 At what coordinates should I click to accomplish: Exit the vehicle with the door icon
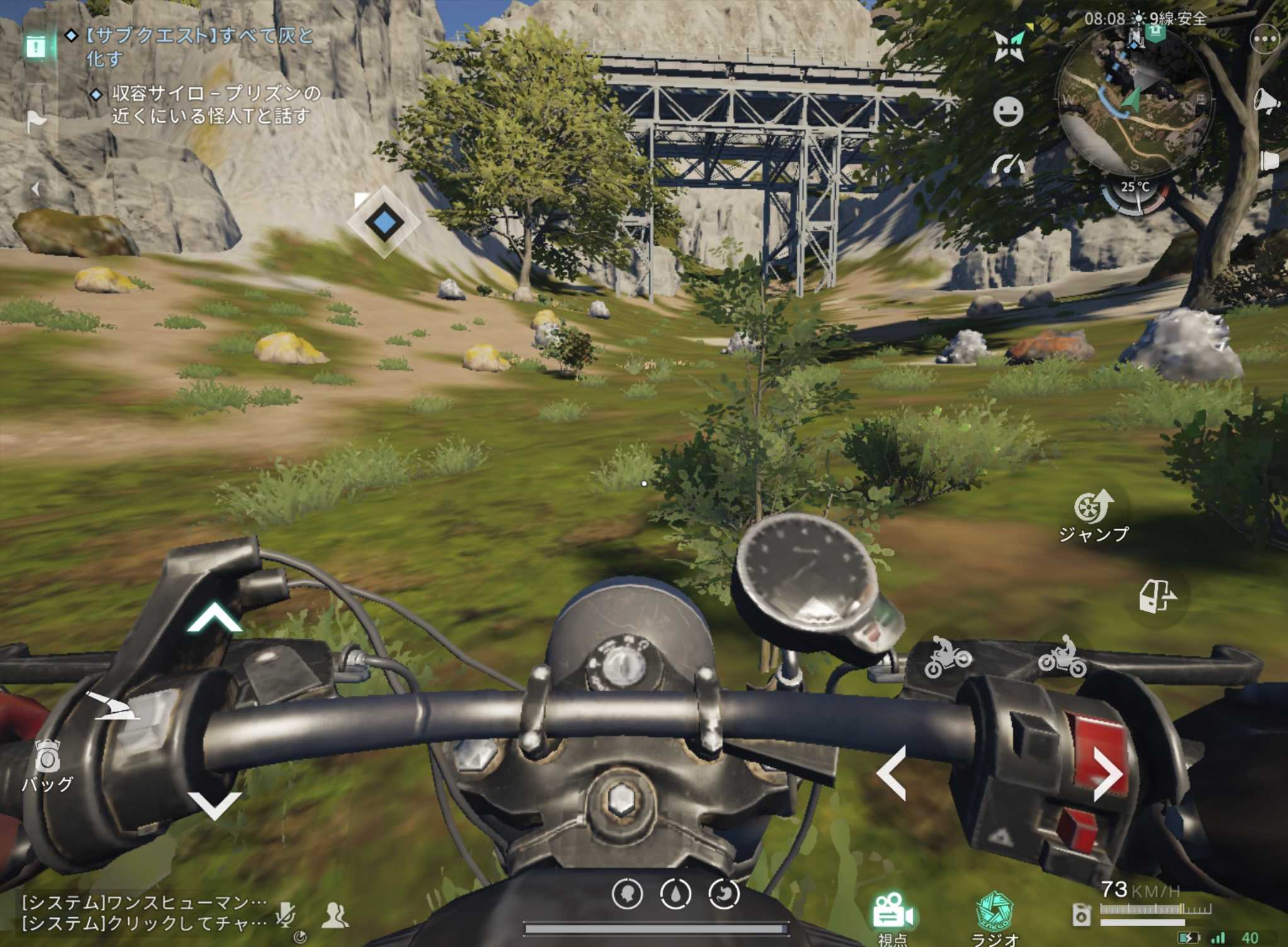pos(1156,596)
